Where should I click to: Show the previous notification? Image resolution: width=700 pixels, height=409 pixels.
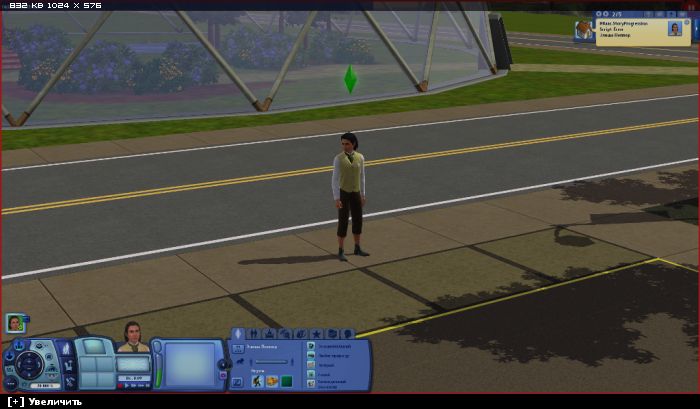(599, 15)
